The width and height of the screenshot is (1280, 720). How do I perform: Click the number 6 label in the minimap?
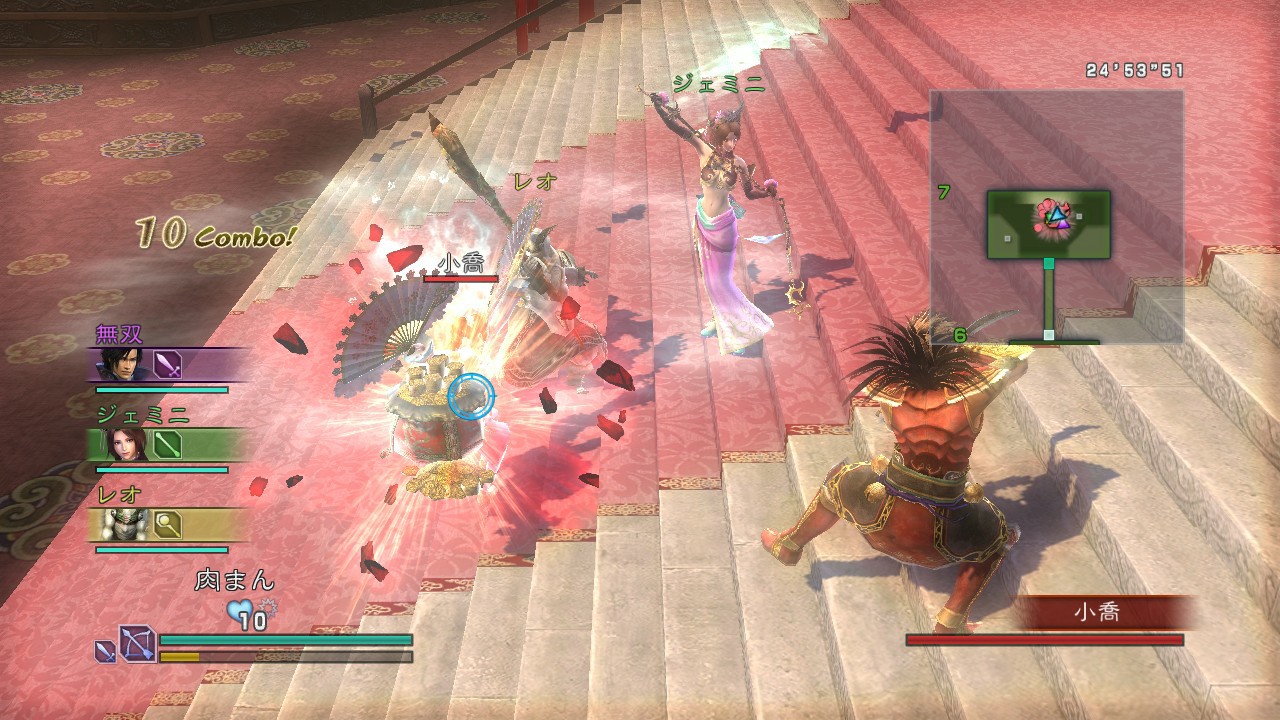click(x=960, y=335)
